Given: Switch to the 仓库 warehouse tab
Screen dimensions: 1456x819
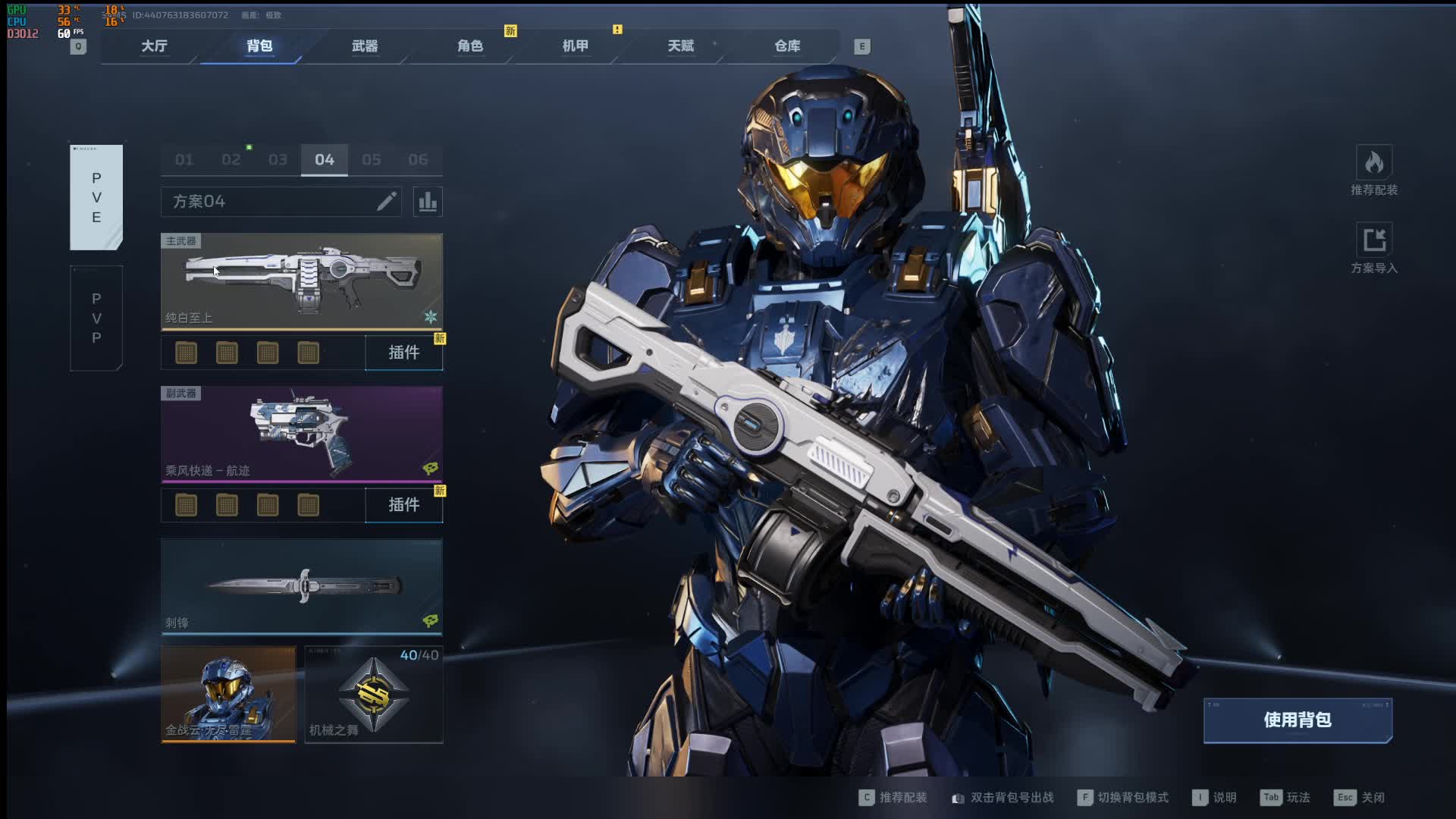Looking at the screenshot, I should coord(787,46).
